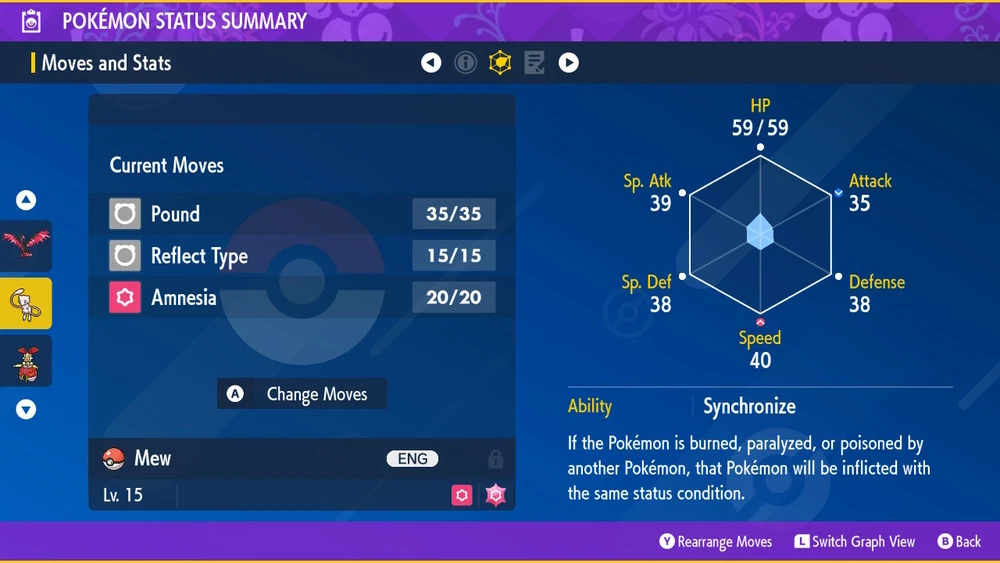This screenshot has width=1000, height=563.
Task: Go to previous summary page arrow
Action: (x=431, y=63)
